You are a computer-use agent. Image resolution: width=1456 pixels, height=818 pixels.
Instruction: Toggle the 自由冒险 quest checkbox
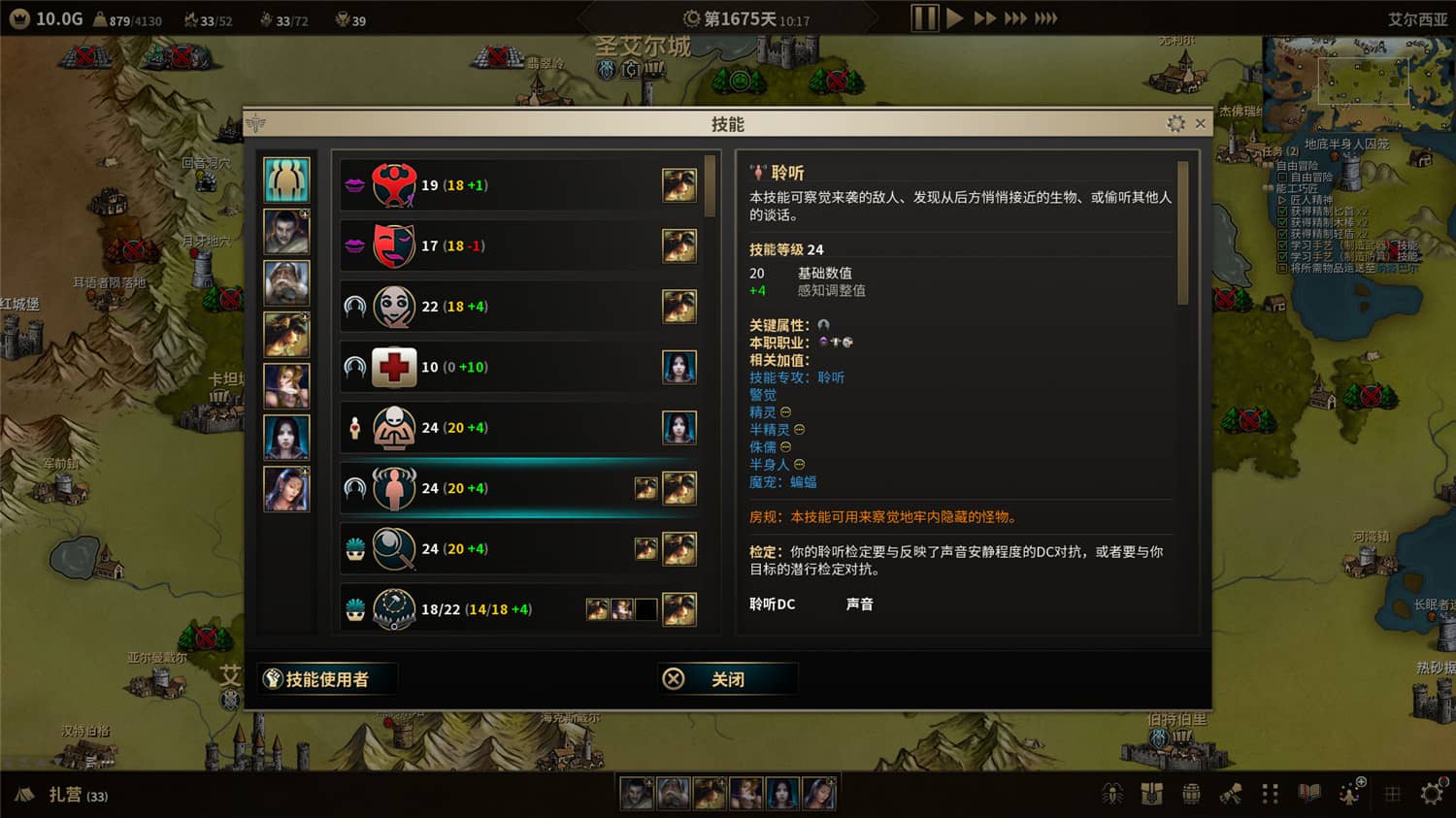[1281, 177]
